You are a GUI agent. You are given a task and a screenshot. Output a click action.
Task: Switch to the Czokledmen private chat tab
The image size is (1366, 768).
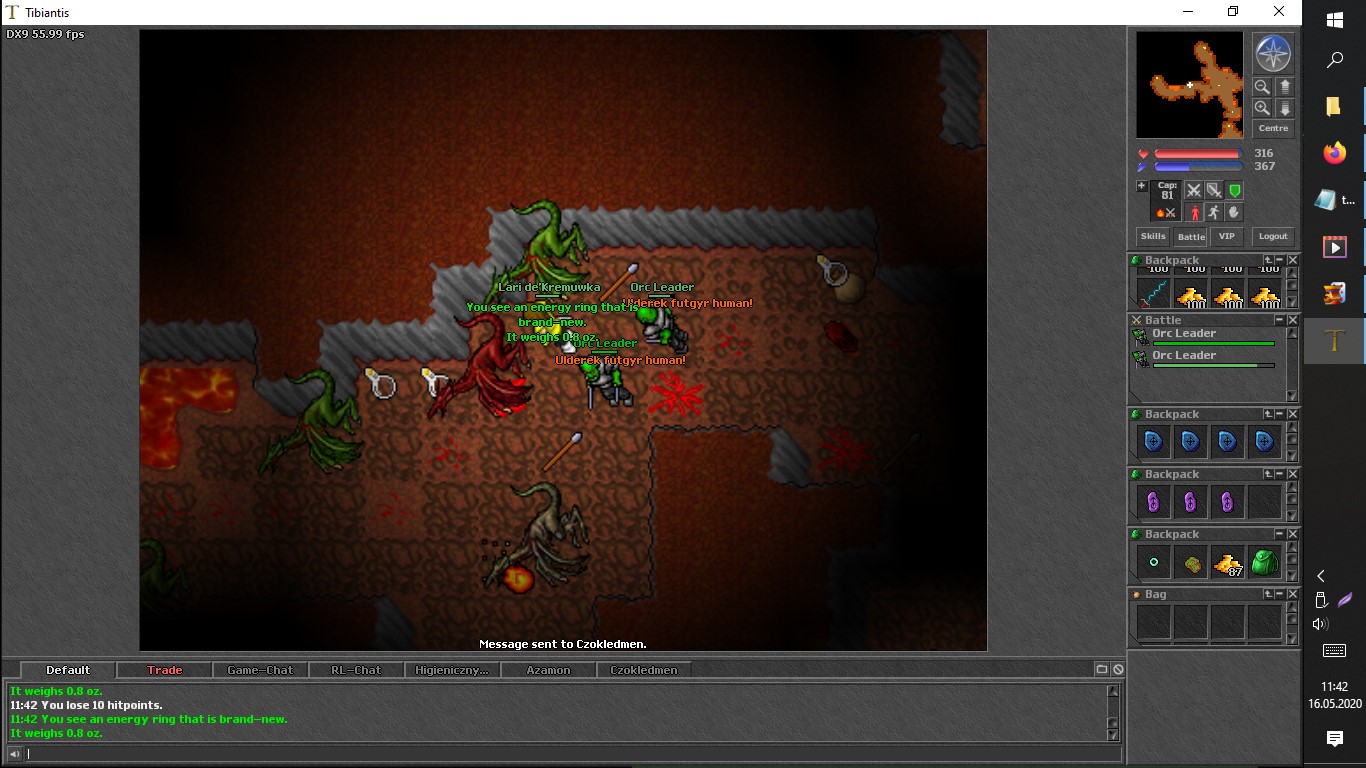pos(643,670)
